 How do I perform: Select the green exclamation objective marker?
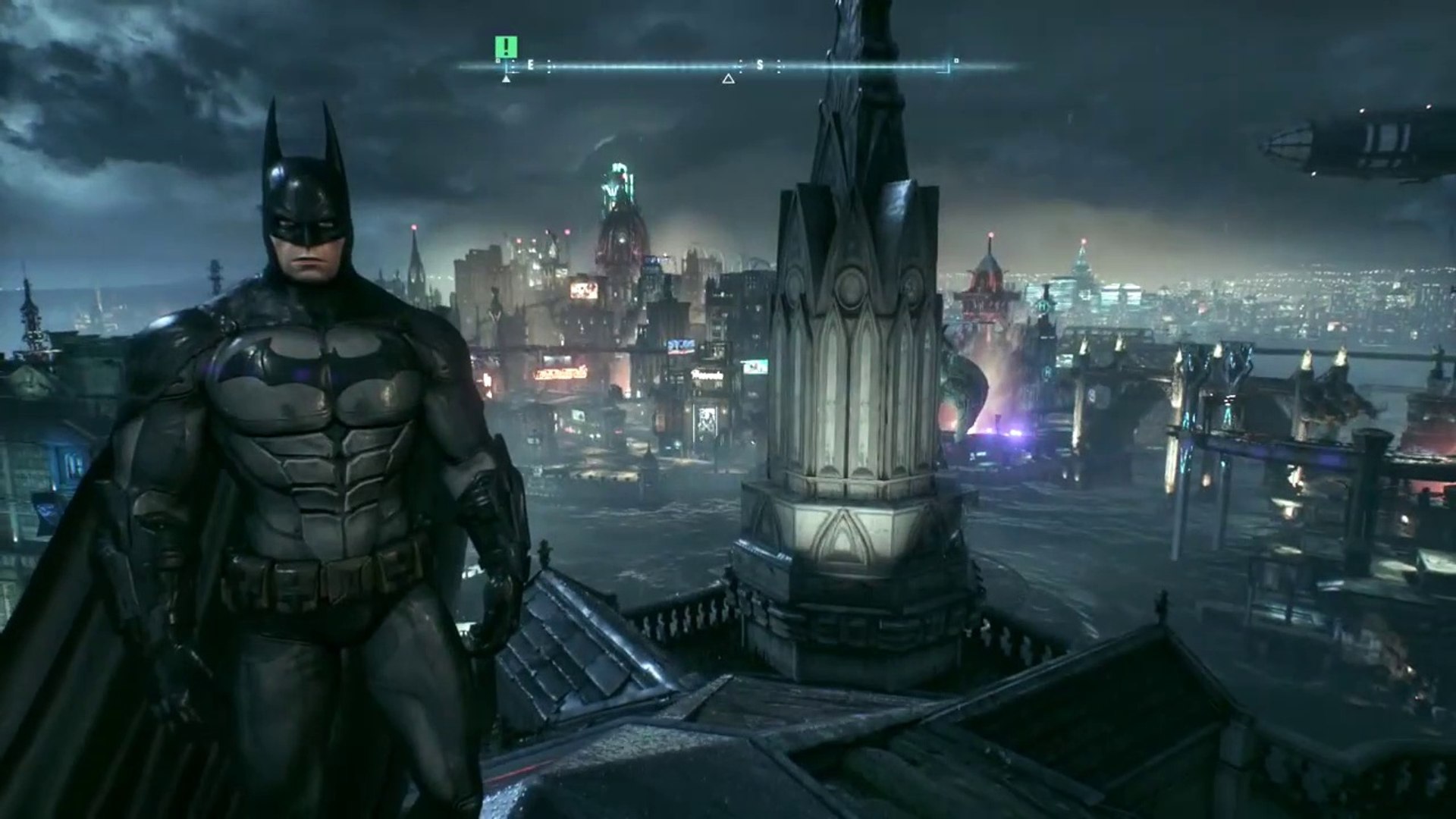505,47
